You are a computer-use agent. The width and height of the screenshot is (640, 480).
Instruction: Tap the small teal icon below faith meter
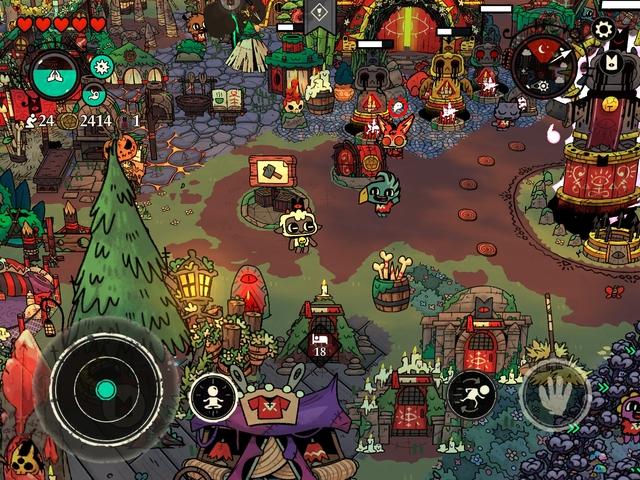click(94, 95)
